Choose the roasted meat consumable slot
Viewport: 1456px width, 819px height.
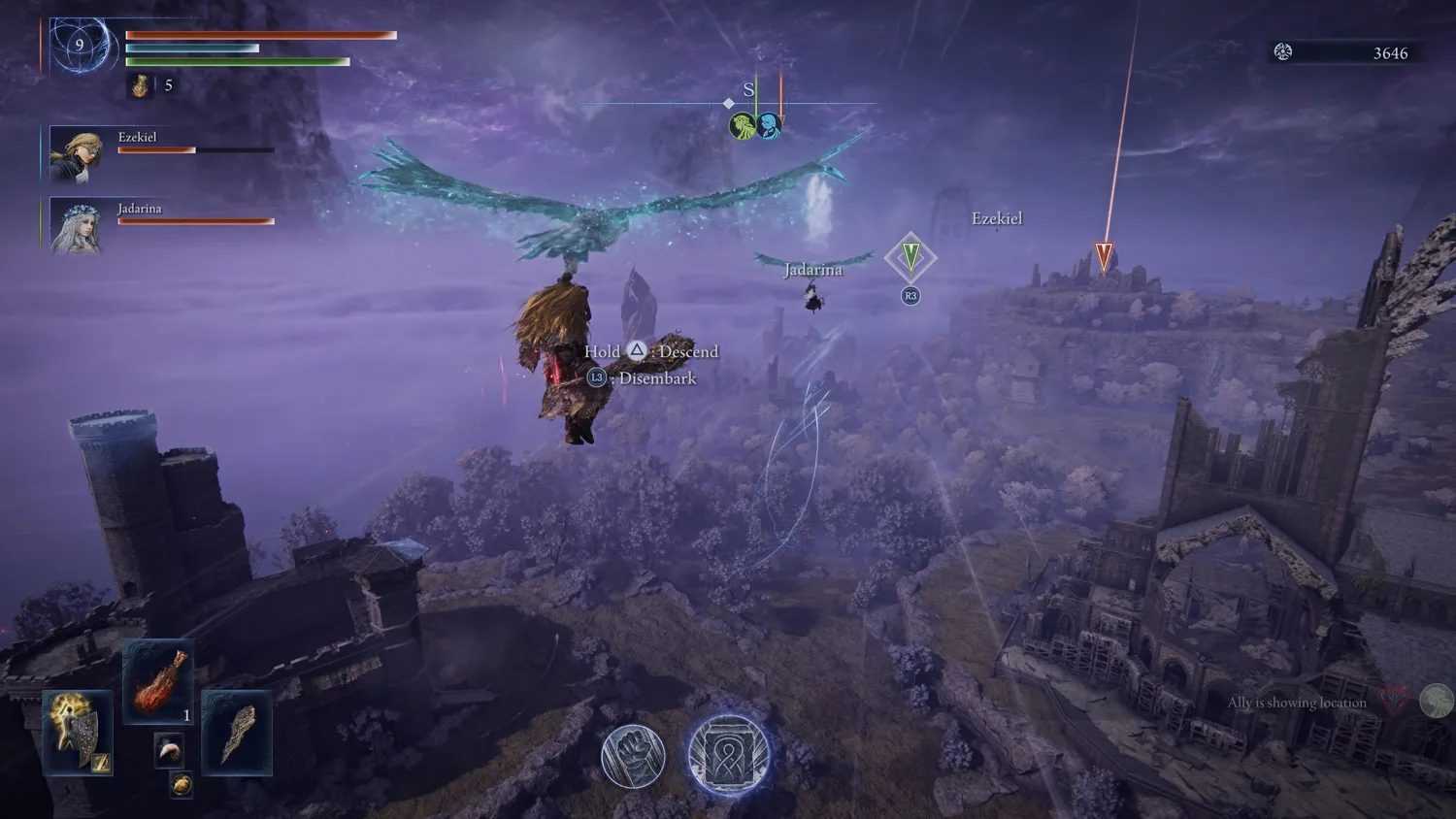point(158,682)
